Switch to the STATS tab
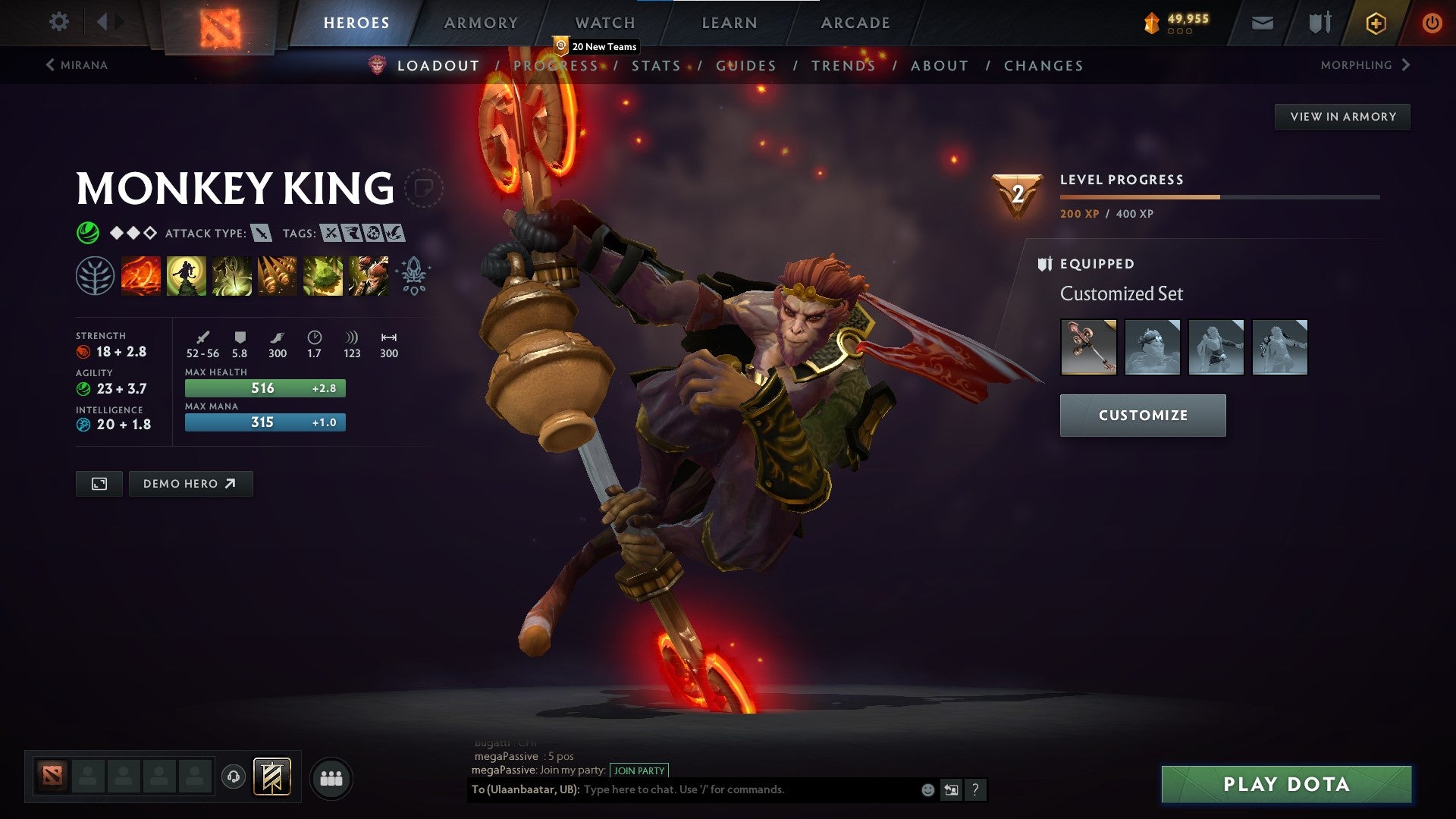The image size is (1456, 819). [x=657, y=65]
